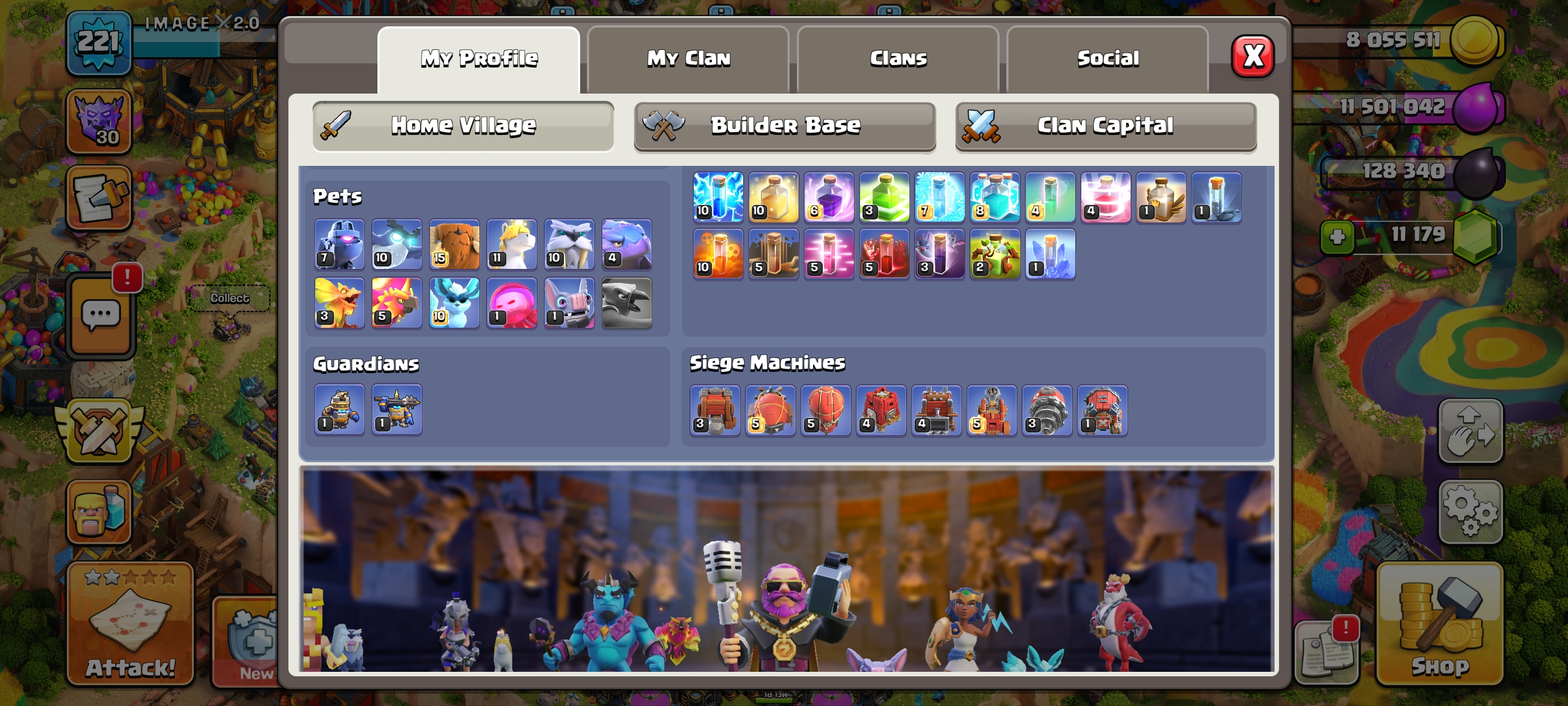Show the Builder Base profile

(x=785, y=126)
